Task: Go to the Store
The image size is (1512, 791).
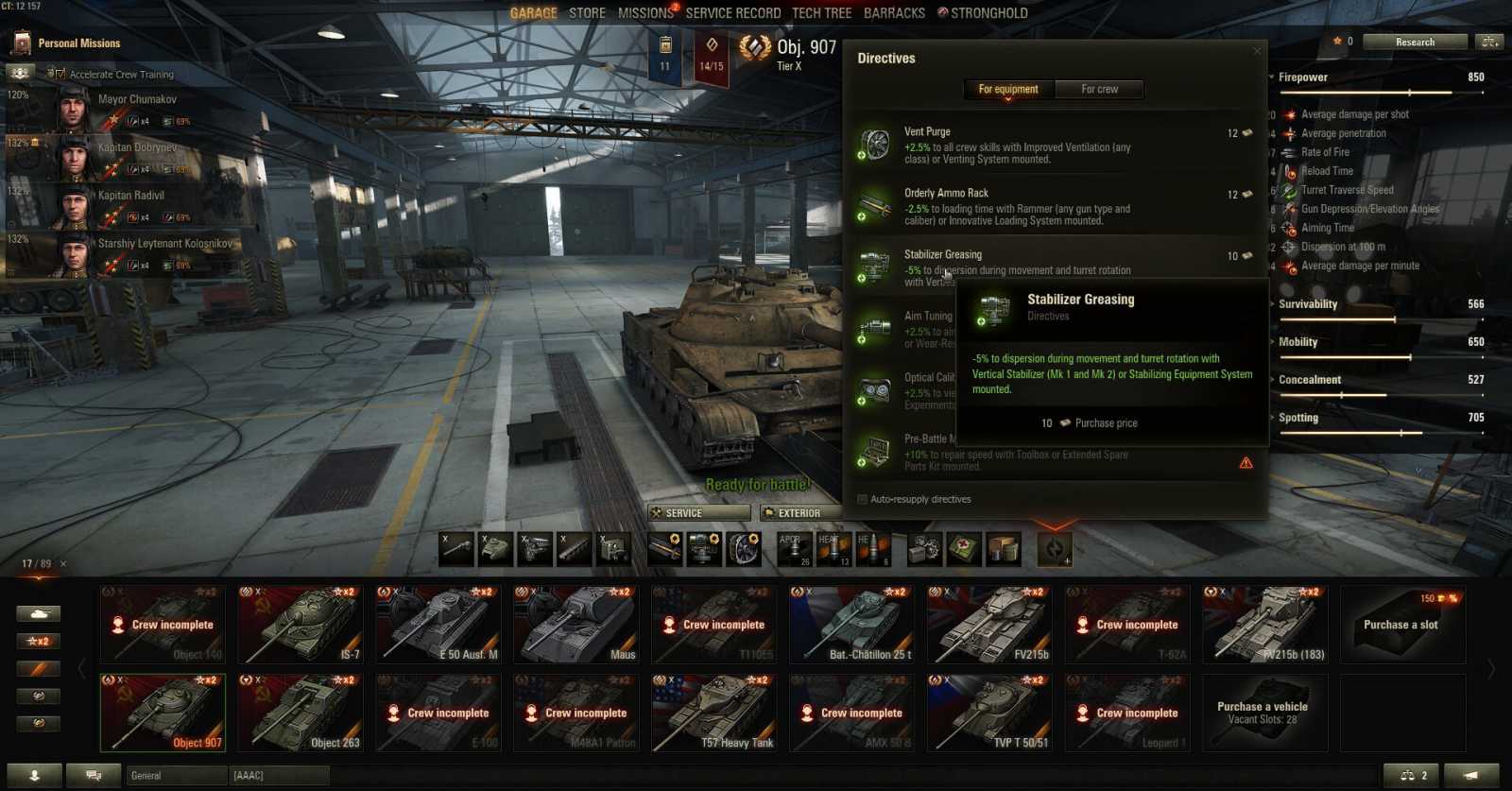Action: point(587,13)
